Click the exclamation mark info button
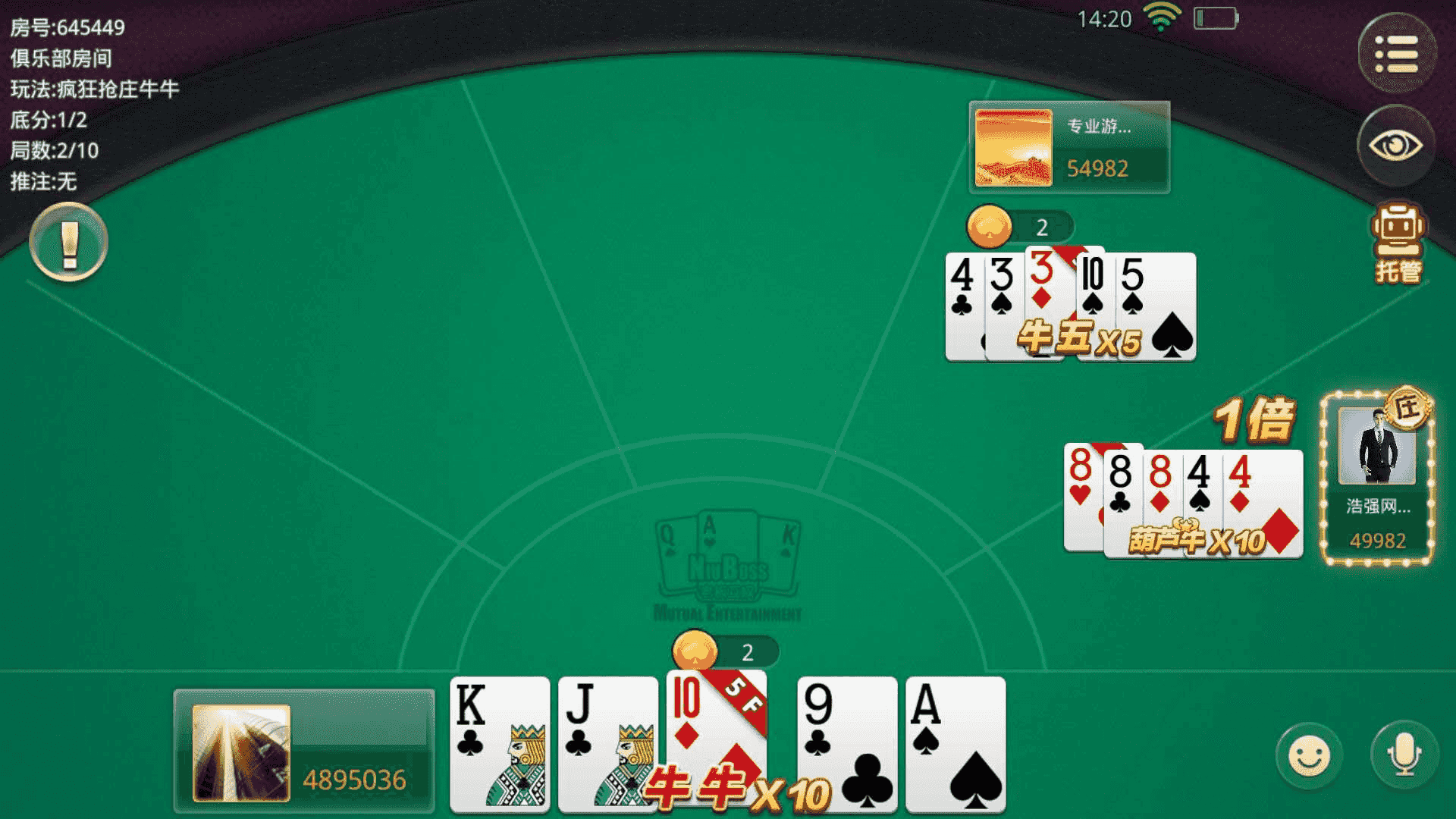The image size is (1456, 819). [69, 243]
